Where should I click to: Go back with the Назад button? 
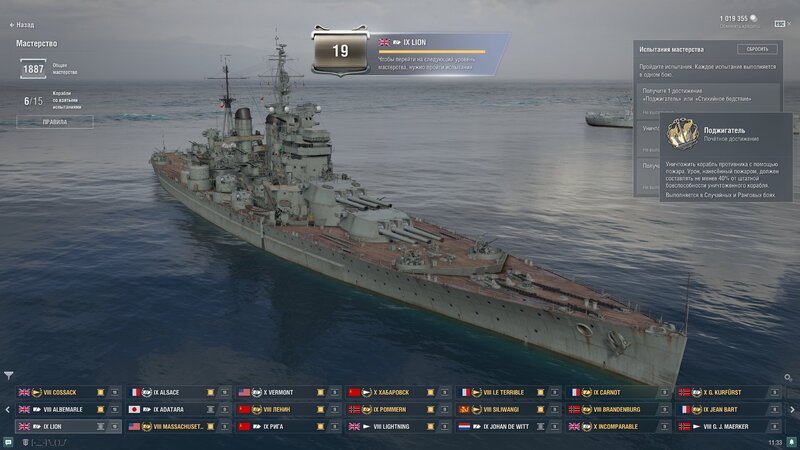click(x=24, y=23)
